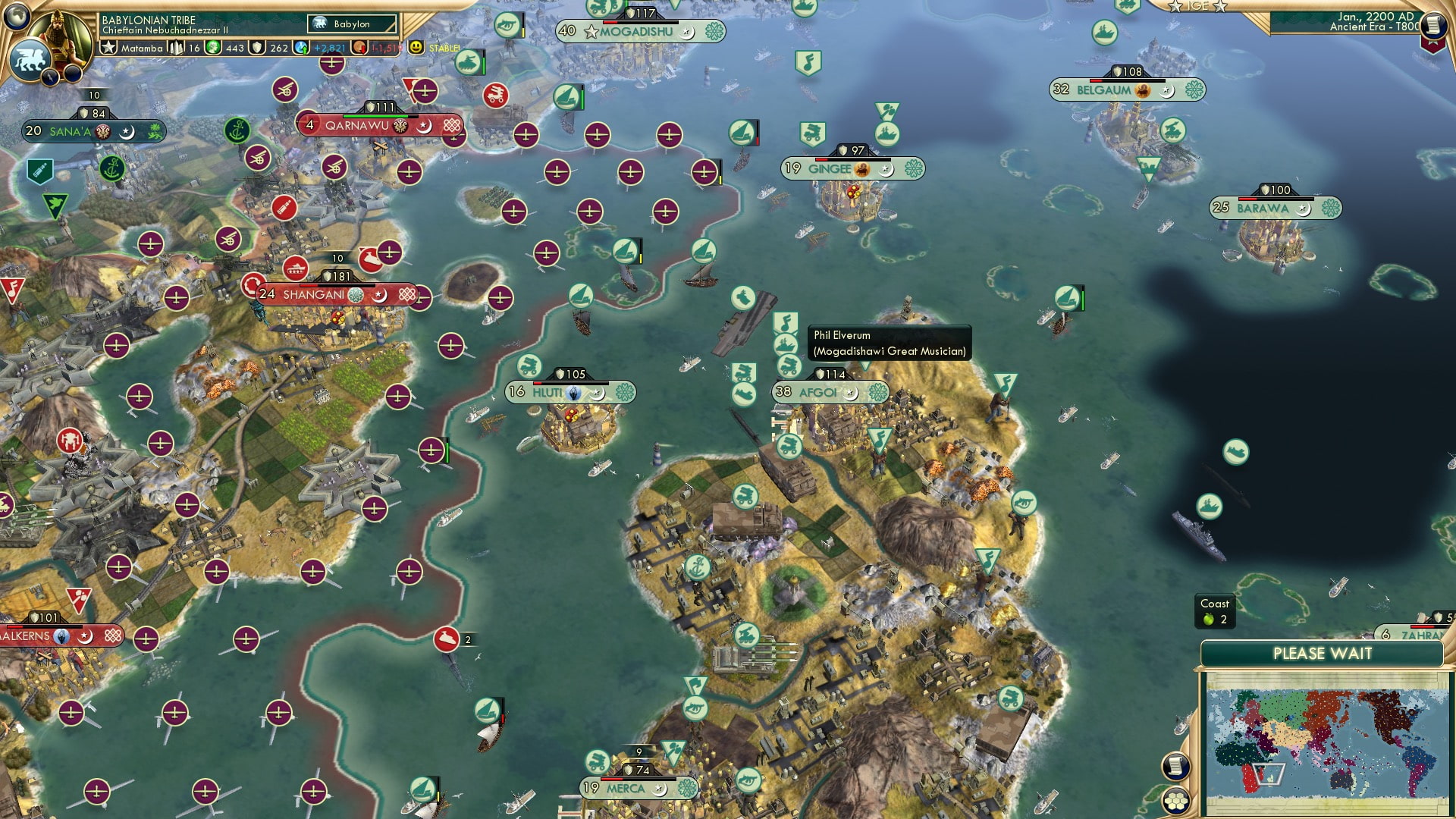Click the city-count buildings icon showing 16

tap(176, 48)
